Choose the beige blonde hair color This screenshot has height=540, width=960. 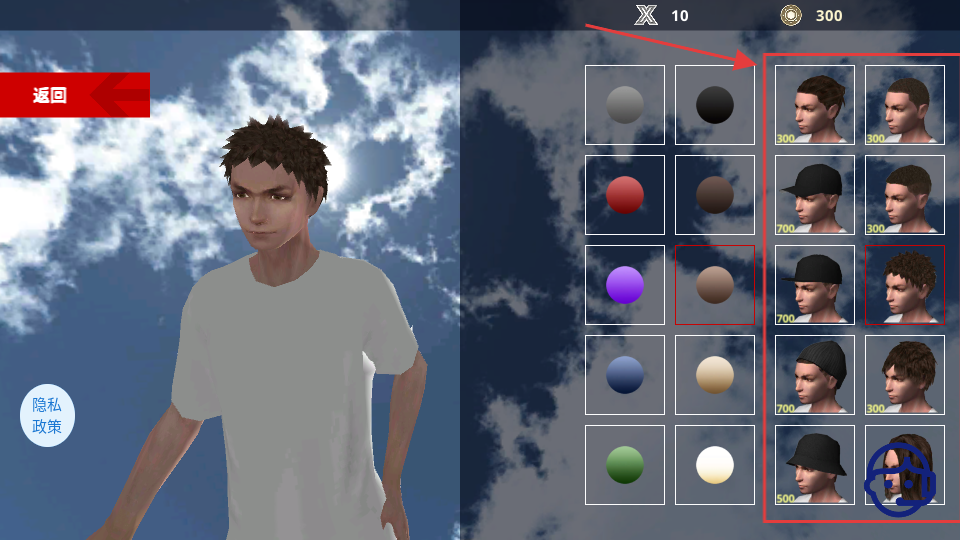(x=715, y=375)
